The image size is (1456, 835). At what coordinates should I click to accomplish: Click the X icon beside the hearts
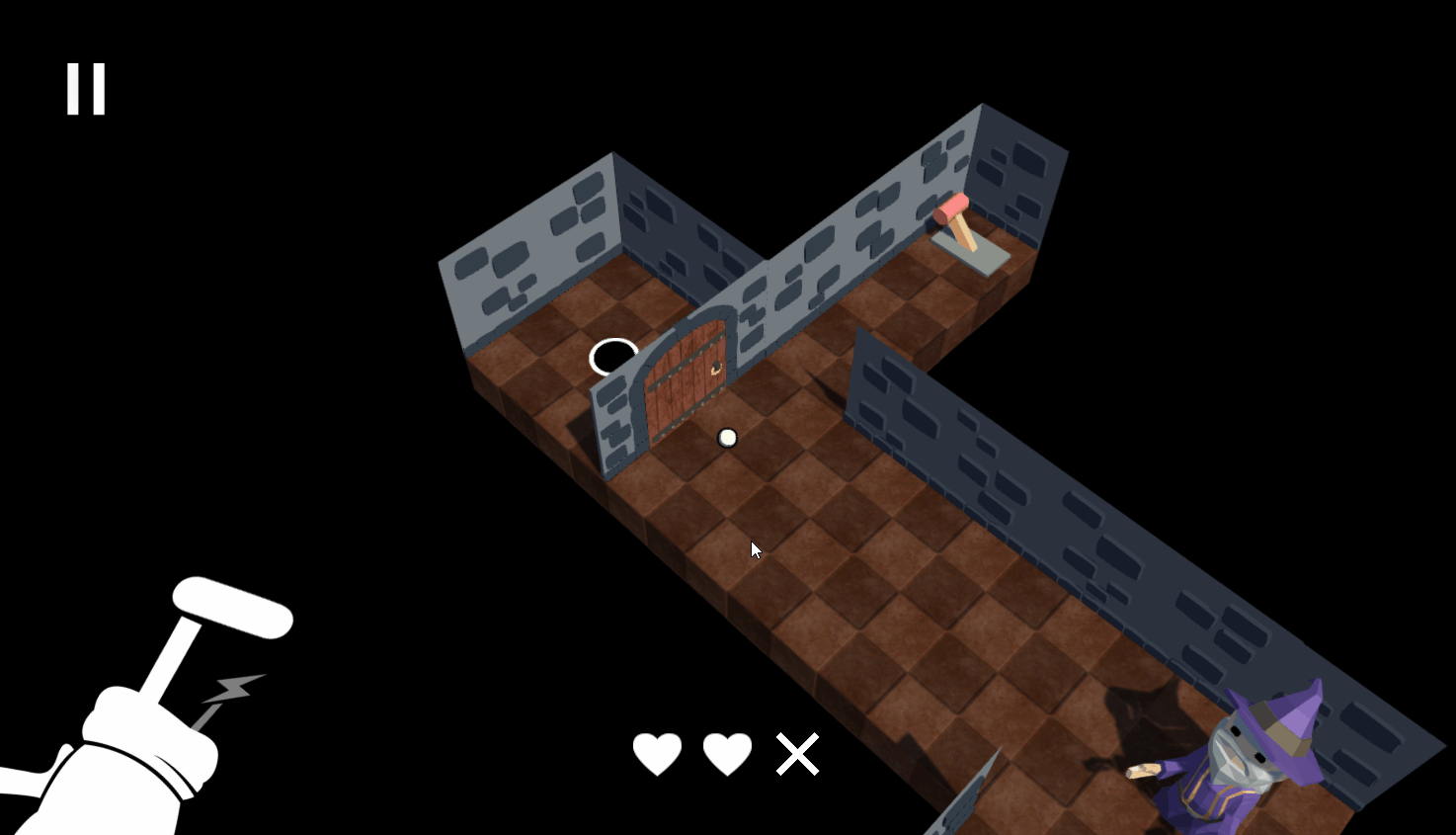(x=796, y=753)
